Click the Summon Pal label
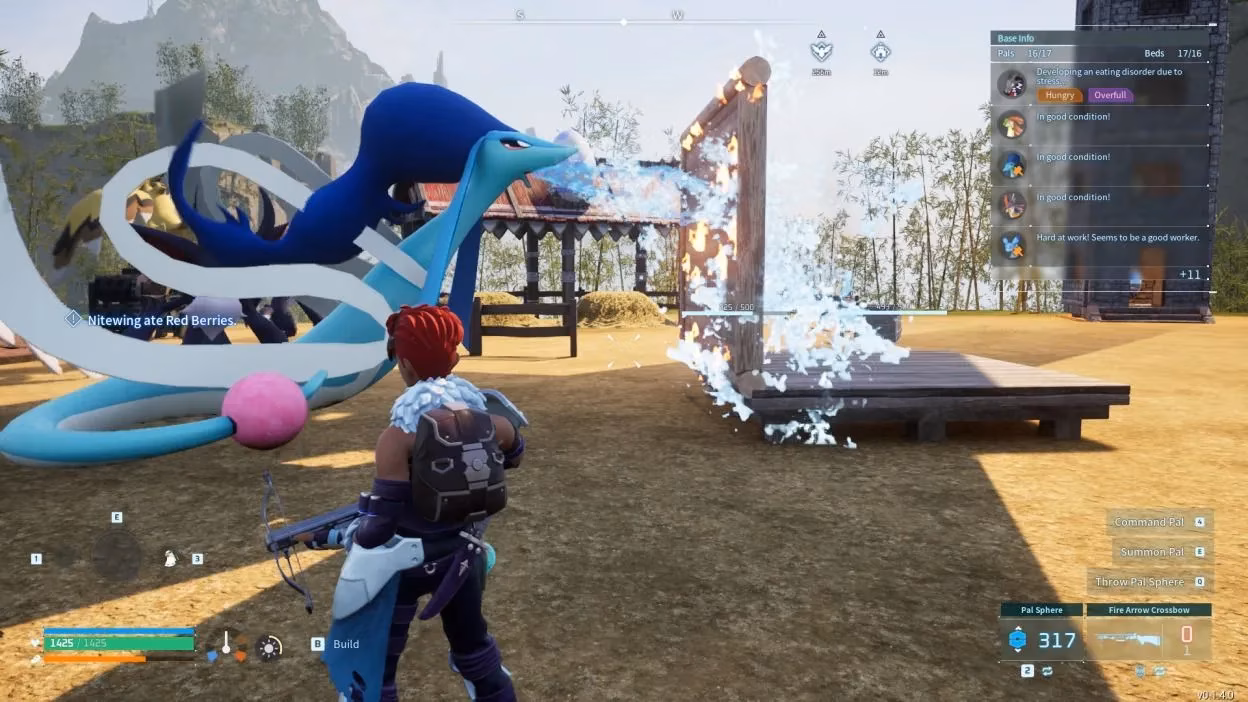This screenshot has height=702, width=1248. coord(1152,552)
